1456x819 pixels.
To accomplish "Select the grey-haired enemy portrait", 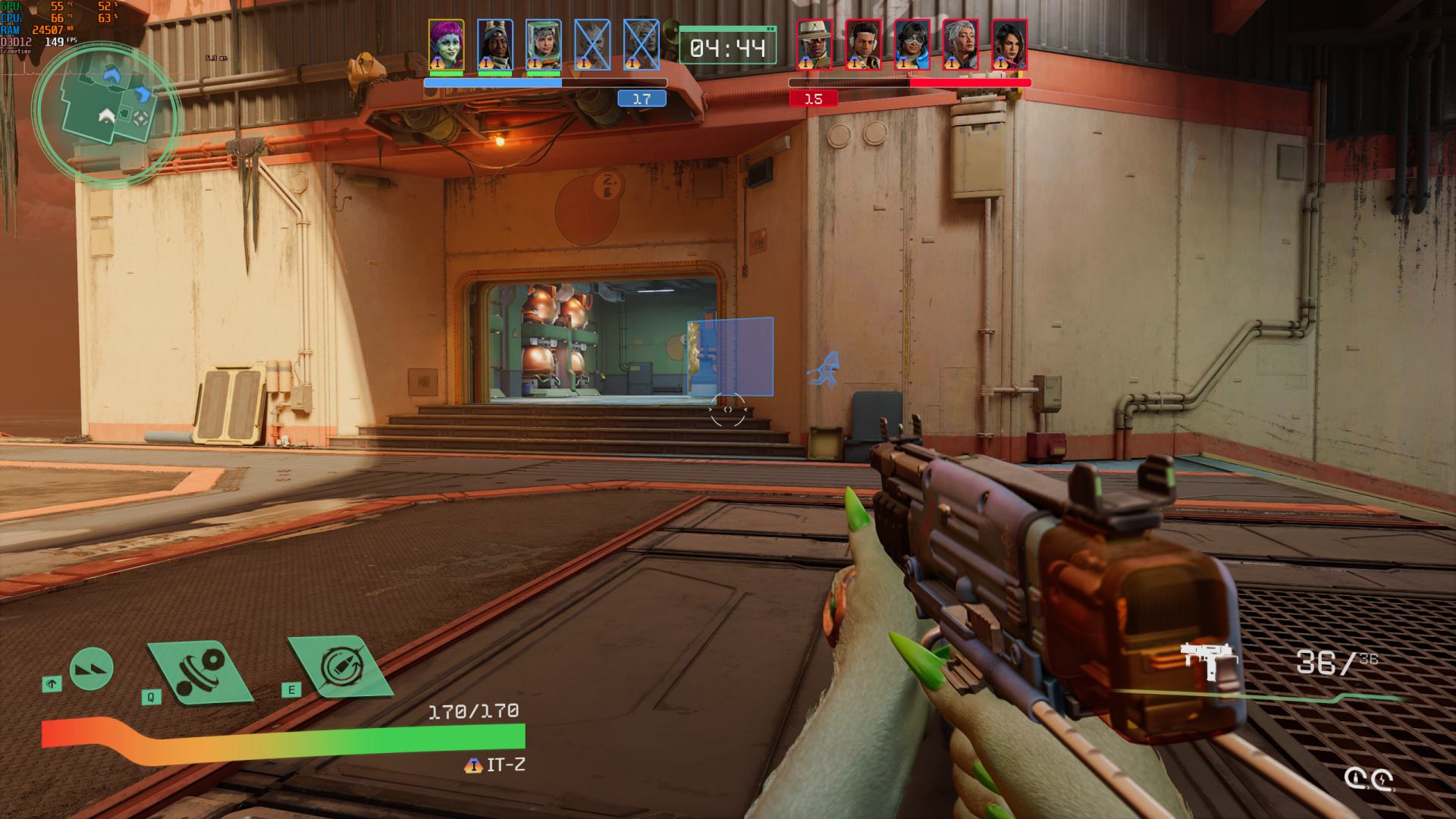I will coord(960,45).
